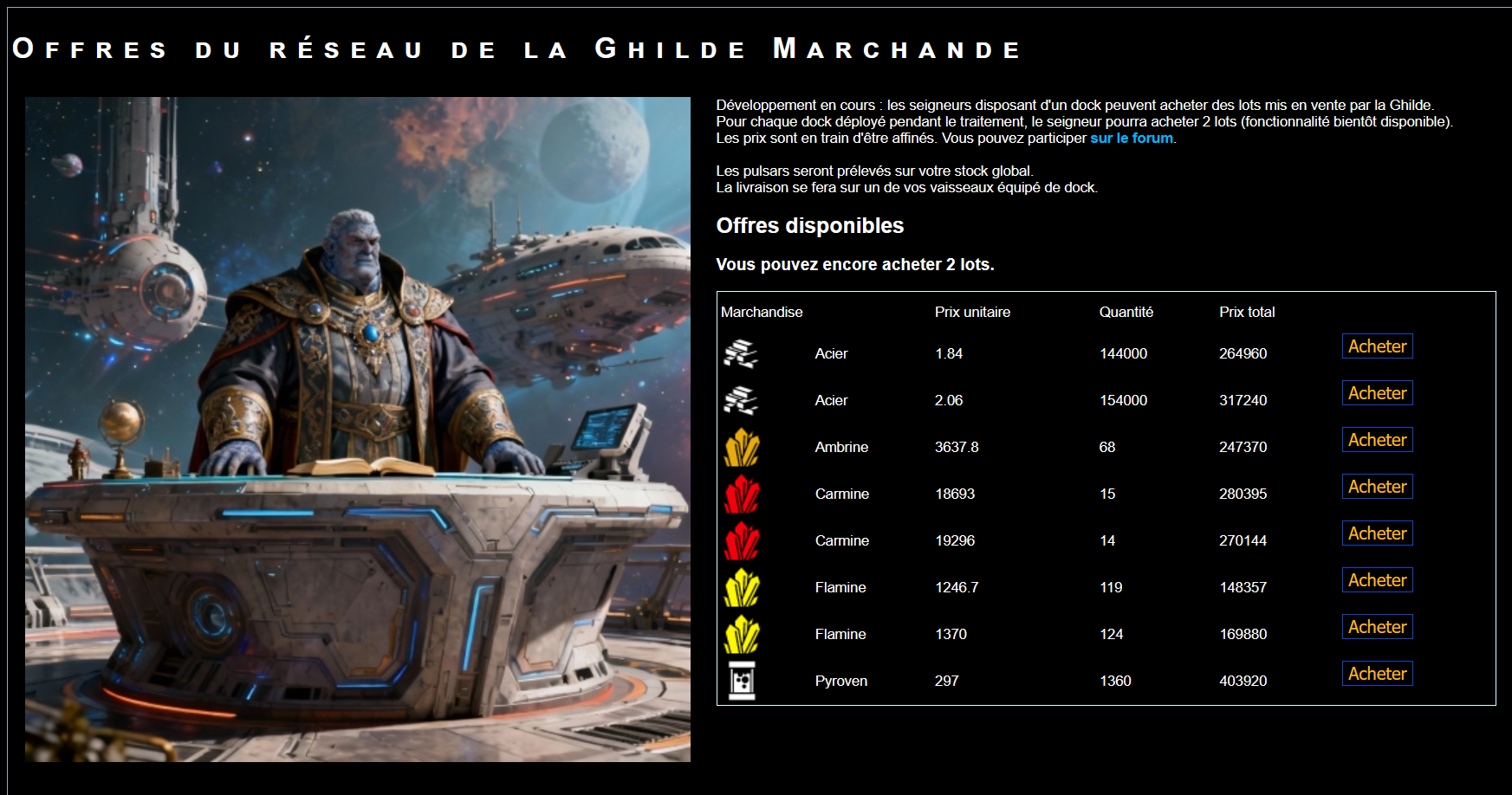Click the Prix unitaire column header
Viewport: 1512px width, 795px height.
[x=972, y=312]
